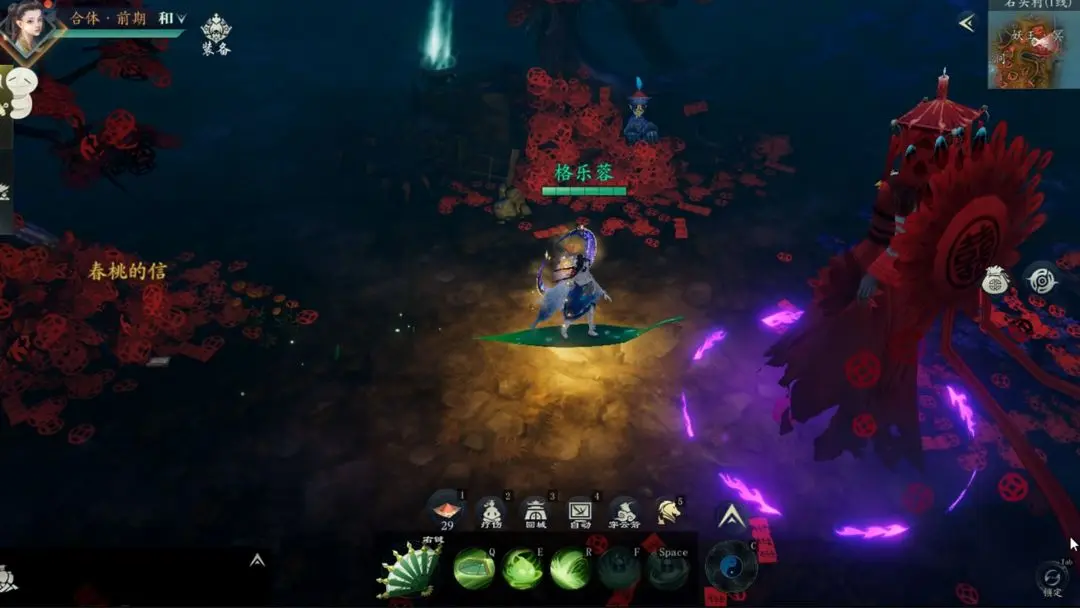Toggle the 和 peace mode dropdown
The height and width of the screenshot is (608, 1080).
[x=172, y=18]
